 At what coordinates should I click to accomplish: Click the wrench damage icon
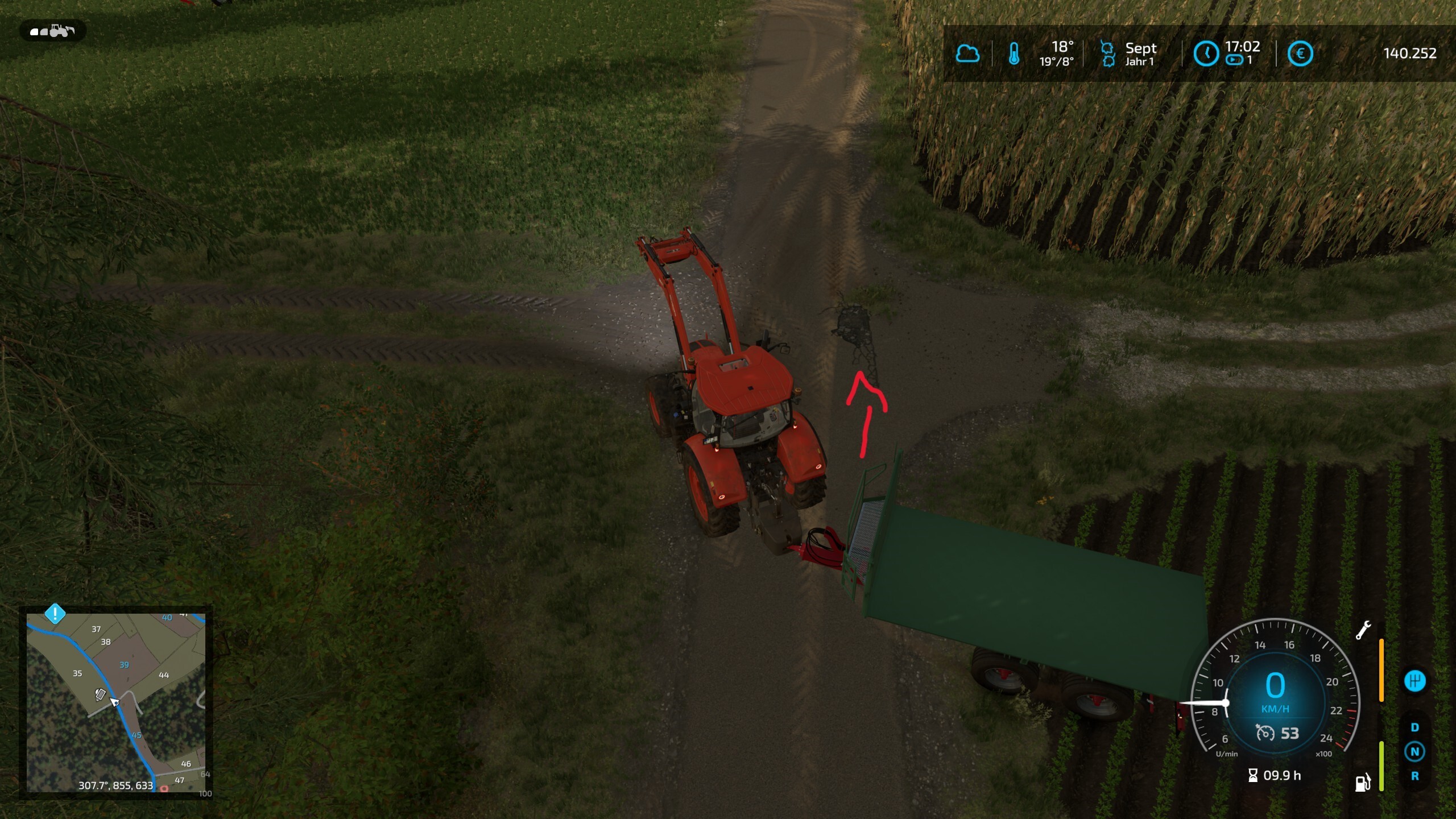click(1363, 630)
